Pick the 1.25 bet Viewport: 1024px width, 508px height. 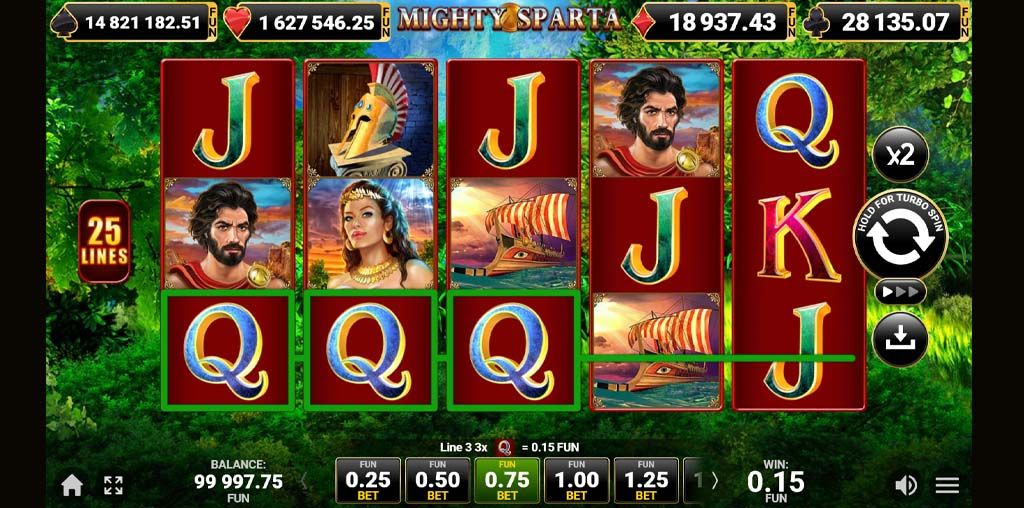646,480
